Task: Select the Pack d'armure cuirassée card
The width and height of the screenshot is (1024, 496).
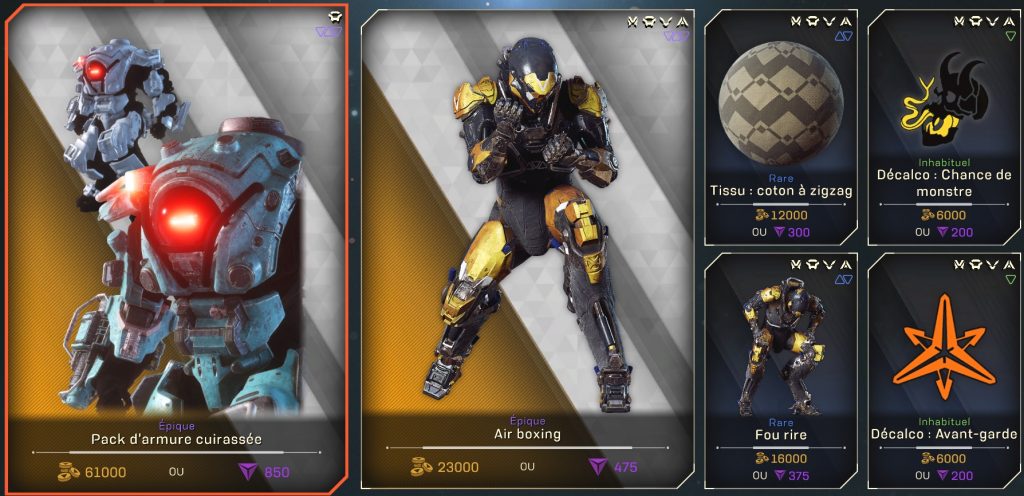Action: pos(177,245)
